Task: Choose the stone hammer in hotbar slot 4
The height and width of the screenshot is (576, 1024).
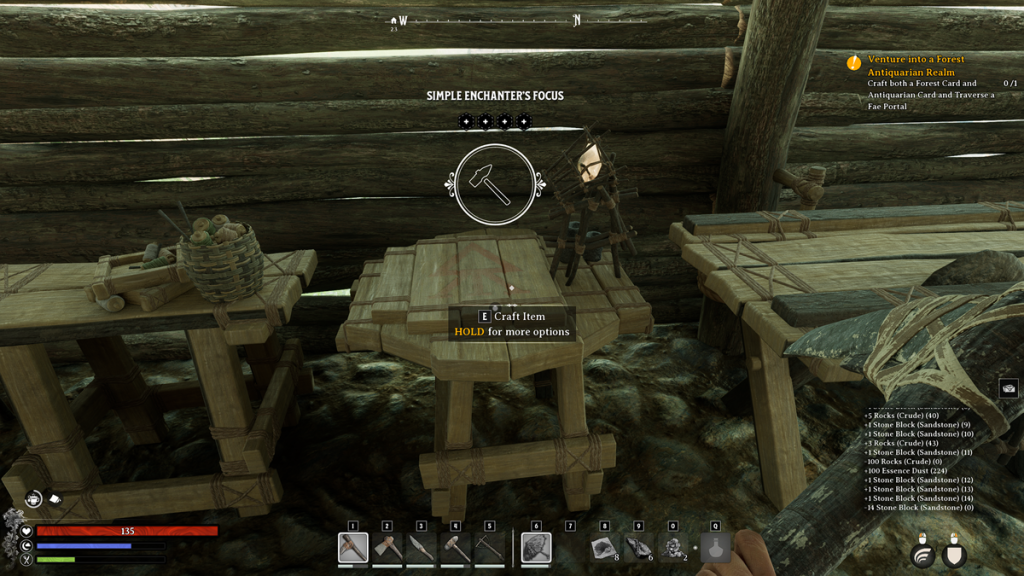Action: (x=455, y=548)
